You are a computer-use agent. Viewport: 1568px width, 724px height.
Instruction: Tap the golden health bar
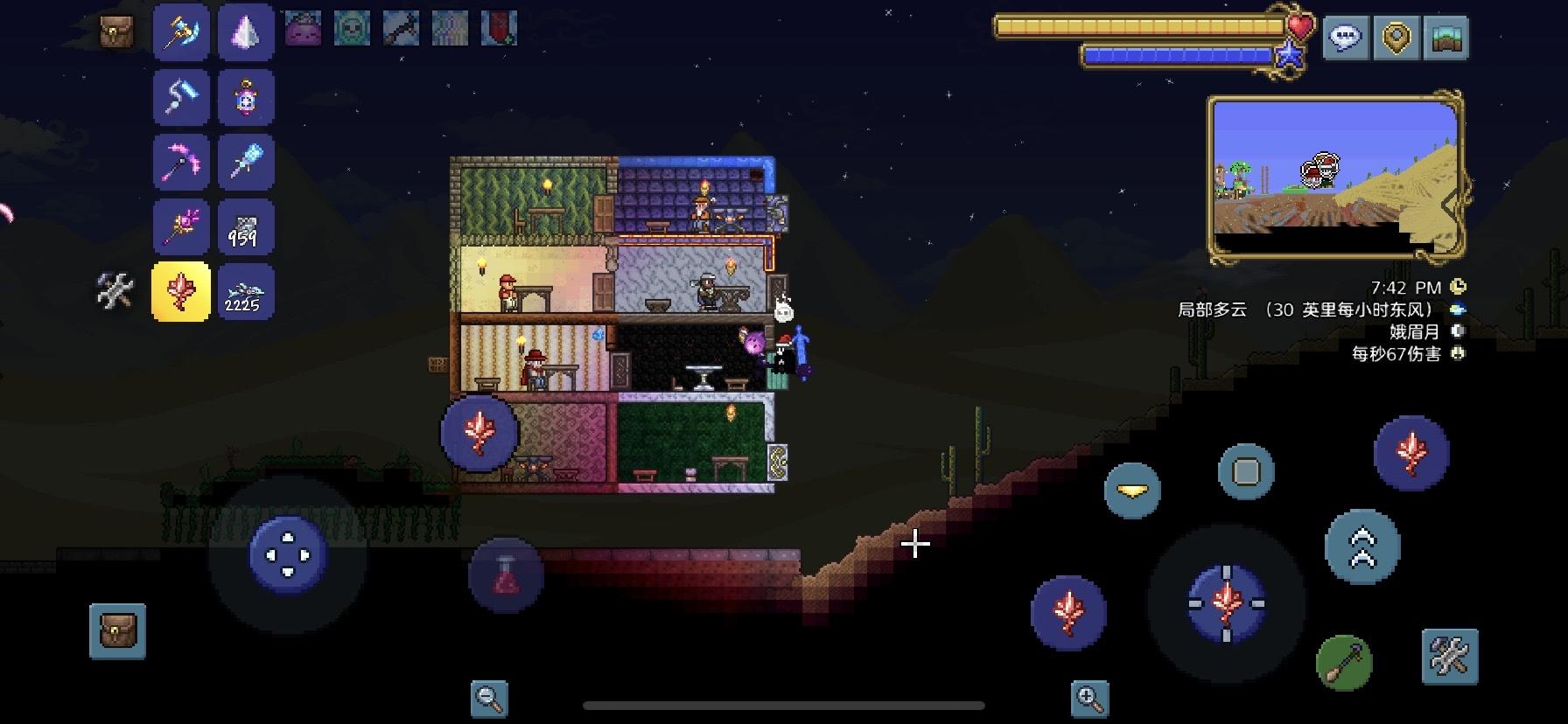[x=1137, y=26]
